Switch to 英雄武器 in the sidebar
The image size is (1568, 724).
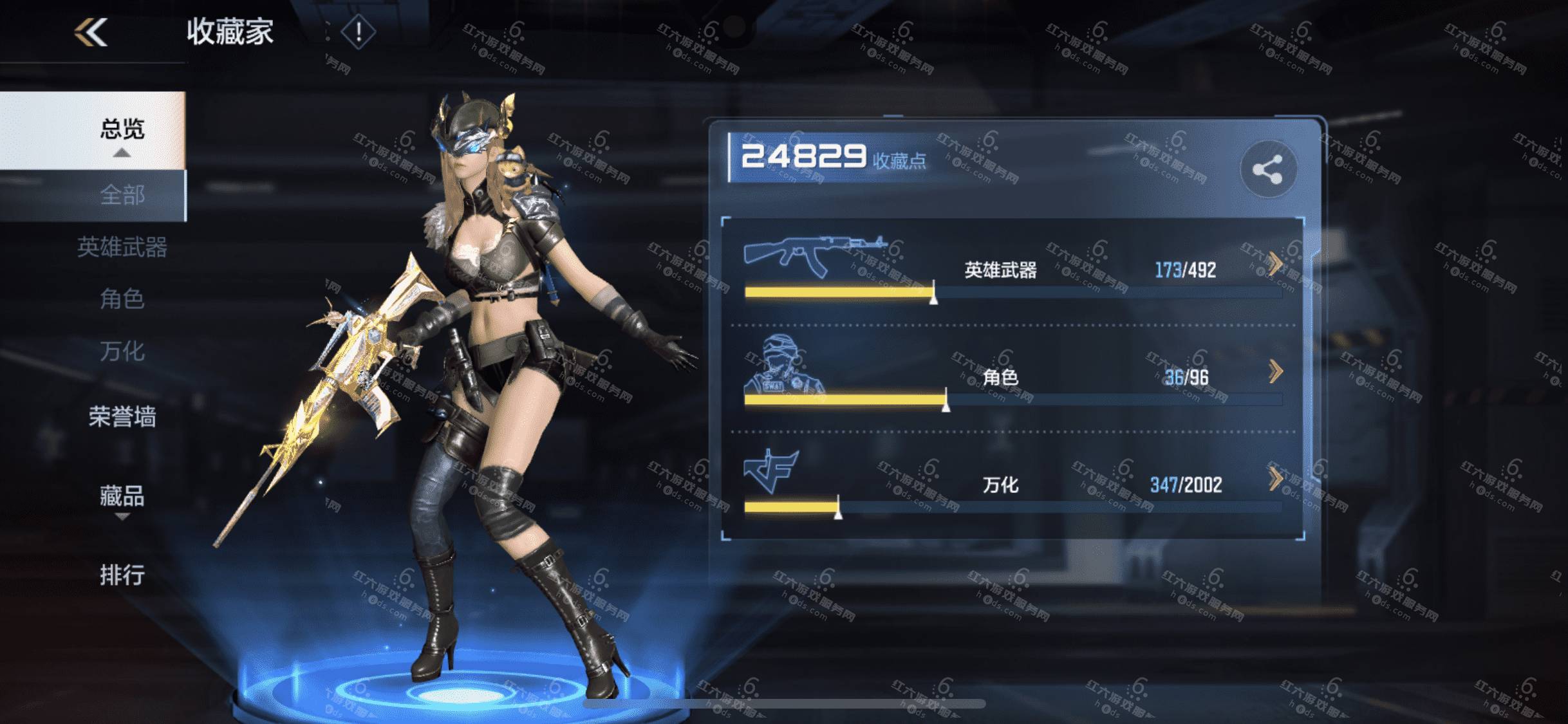click(122, 247)
